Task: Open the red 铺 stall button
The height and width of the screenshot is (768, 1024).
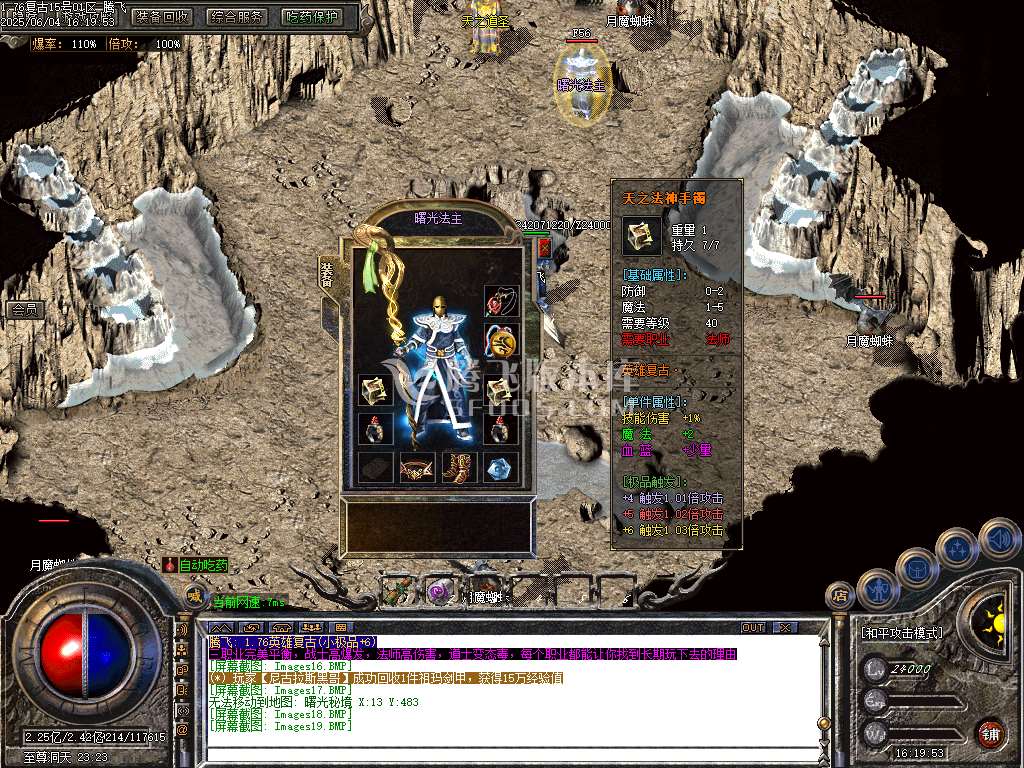Action: [990, 732]
